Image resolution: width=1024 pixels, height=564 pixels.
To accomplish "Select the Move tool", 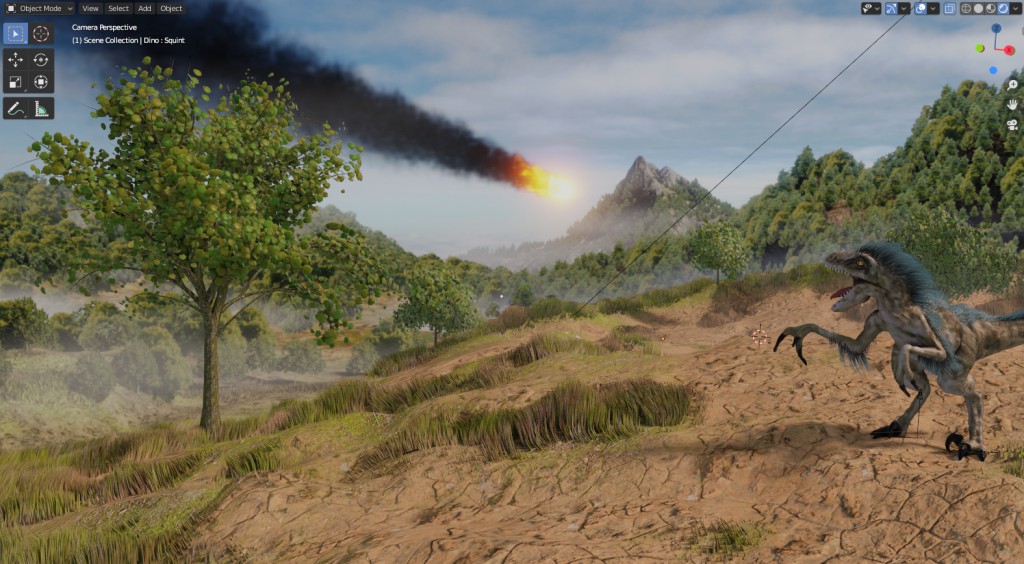I will [16, 59].
